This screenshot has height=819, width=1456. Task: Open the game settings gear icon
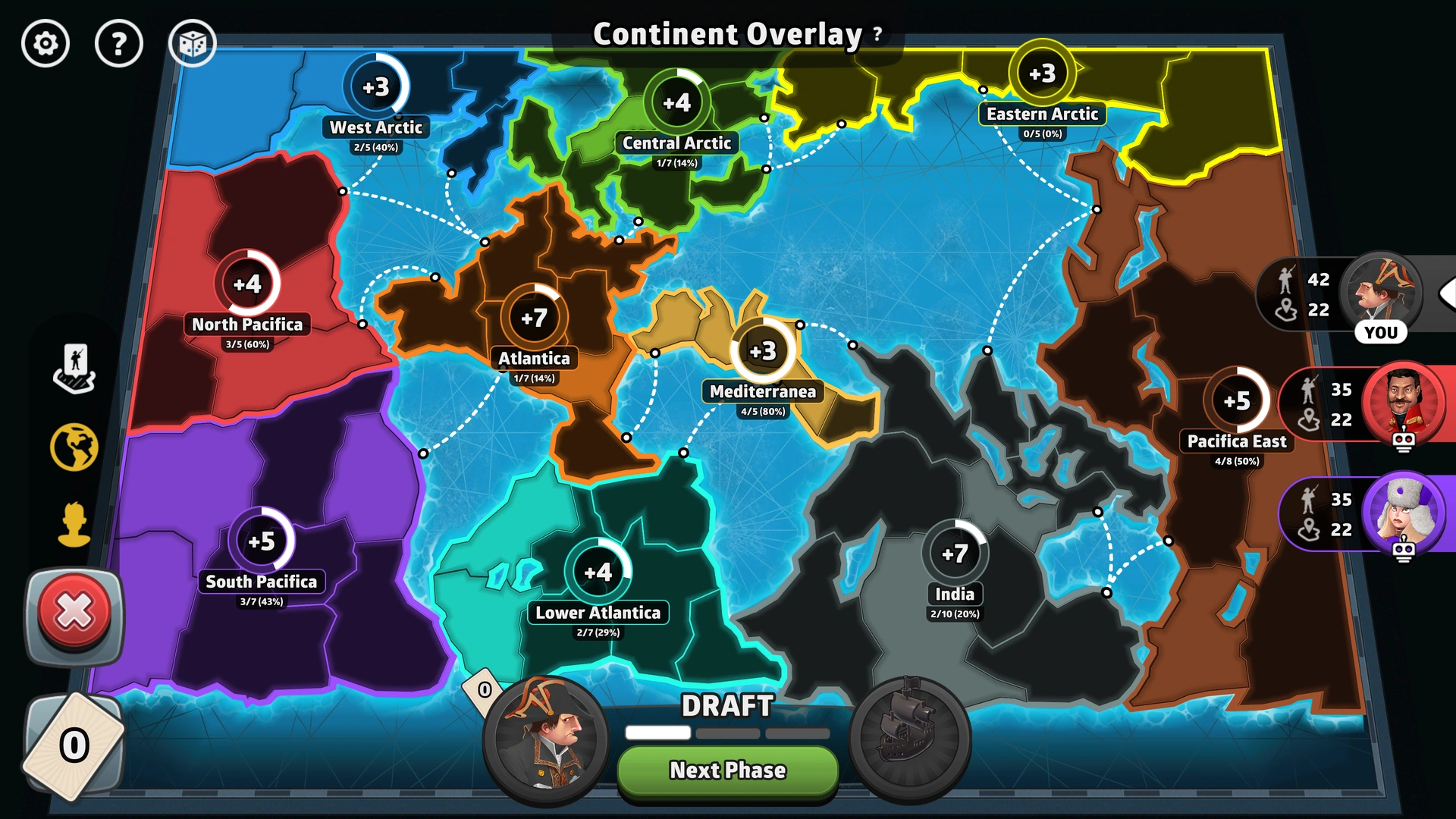(x=45, y=44)
